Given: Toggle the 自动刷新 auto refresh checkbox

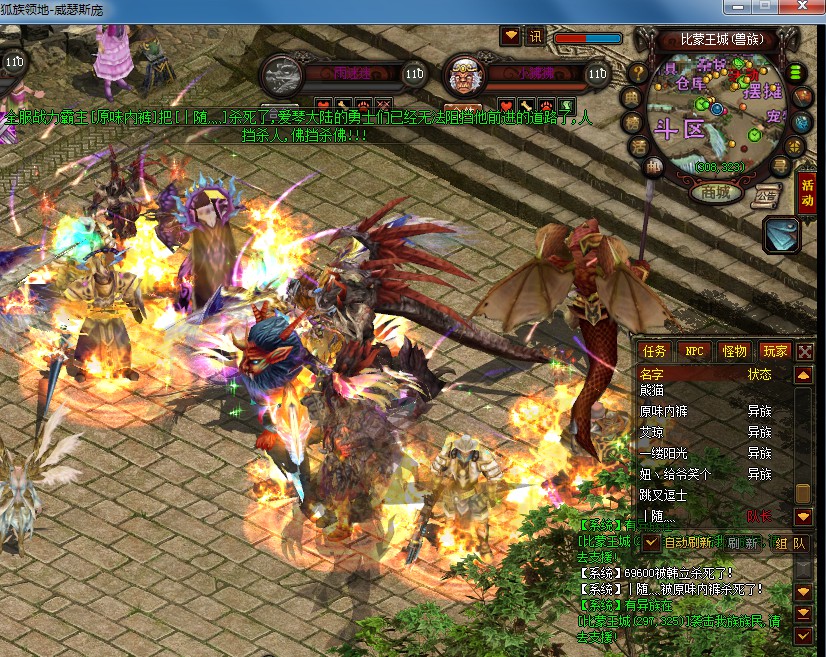Looking at the screenshot, I should point(652,542).
